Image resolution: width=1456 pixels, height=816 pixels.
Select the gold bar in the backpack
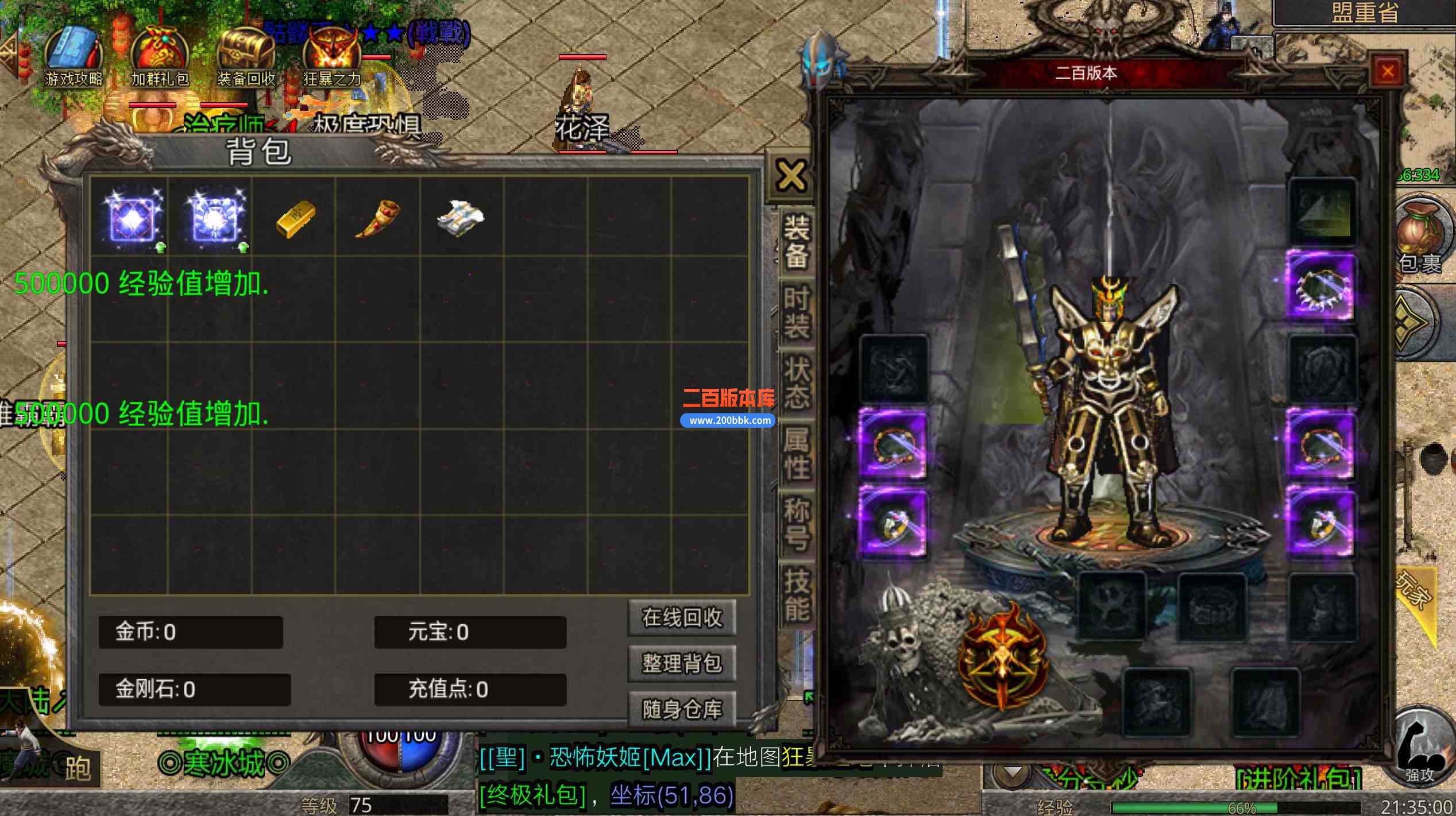click(295, 219)
